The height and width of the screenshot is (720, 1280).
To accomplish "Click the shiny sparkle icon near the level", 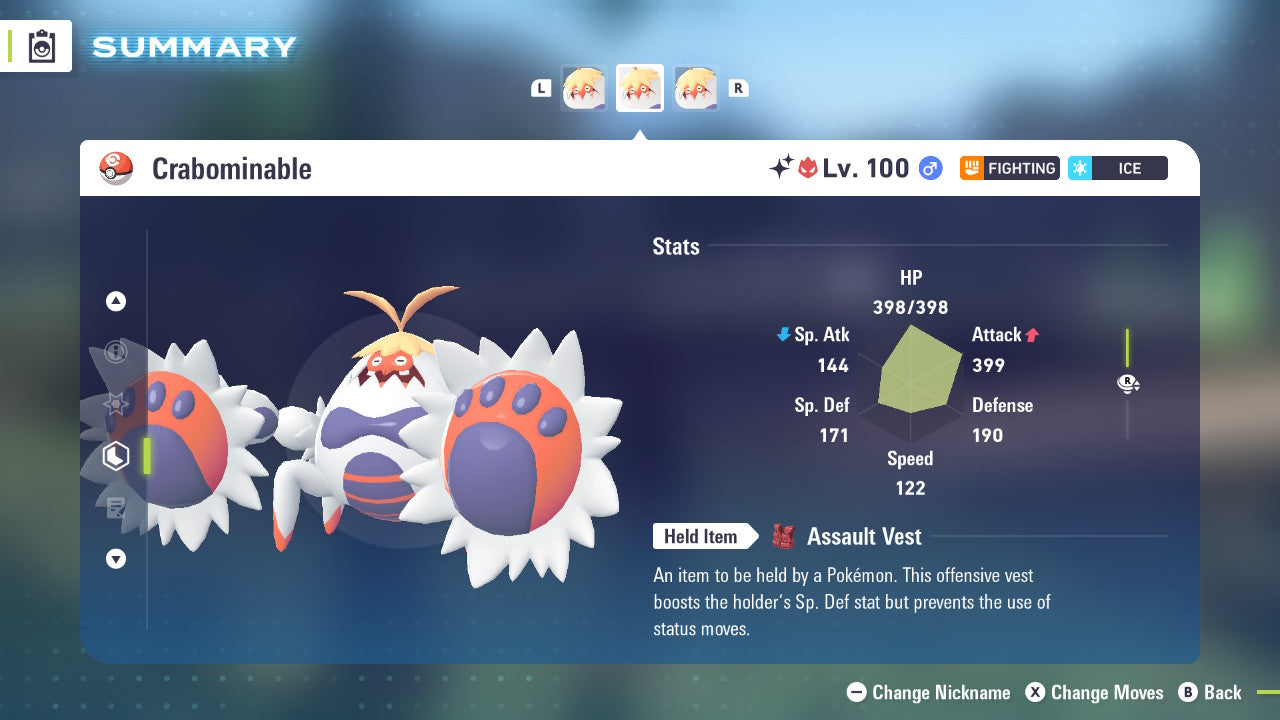I will point(781,168).
